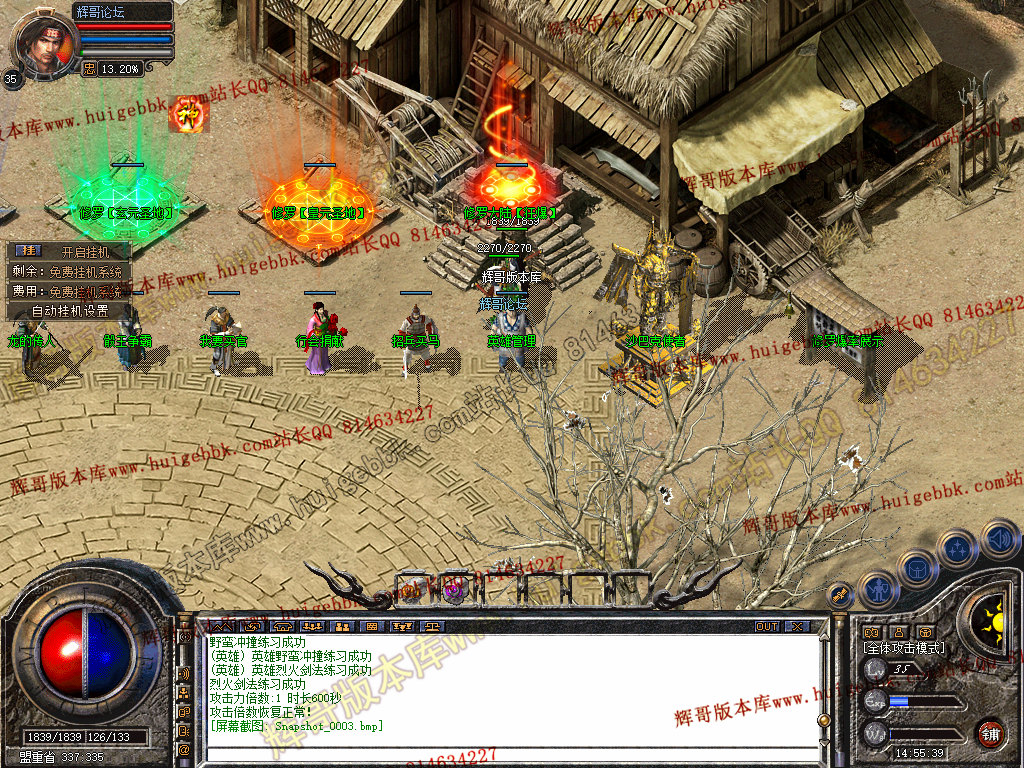Open the skills sparkle round button

tap(958, 548)
